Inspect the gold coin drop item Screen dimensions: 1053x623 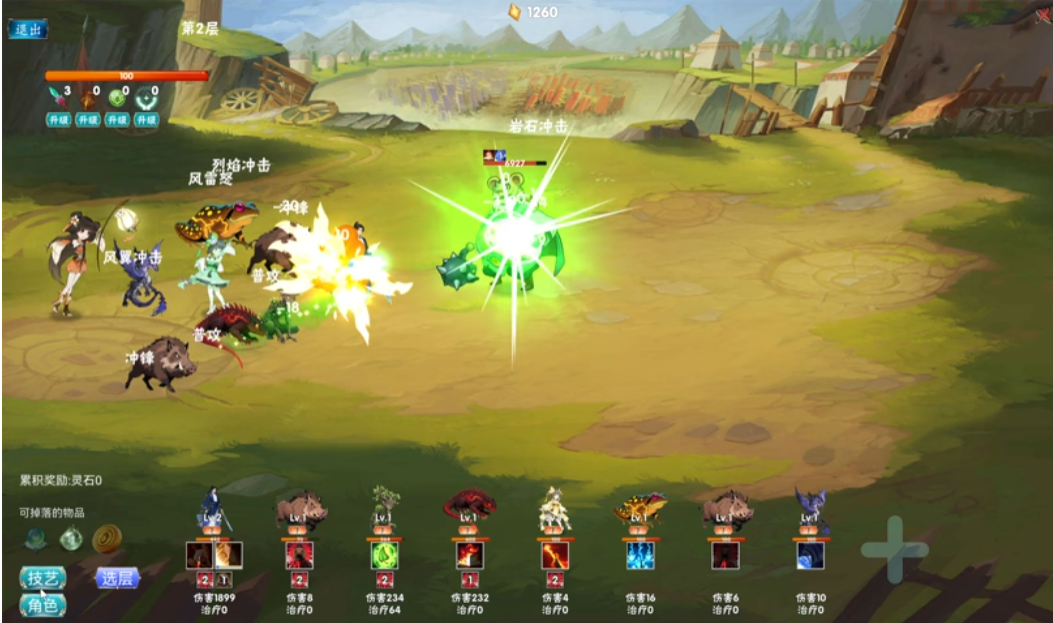tap(107, 539)
